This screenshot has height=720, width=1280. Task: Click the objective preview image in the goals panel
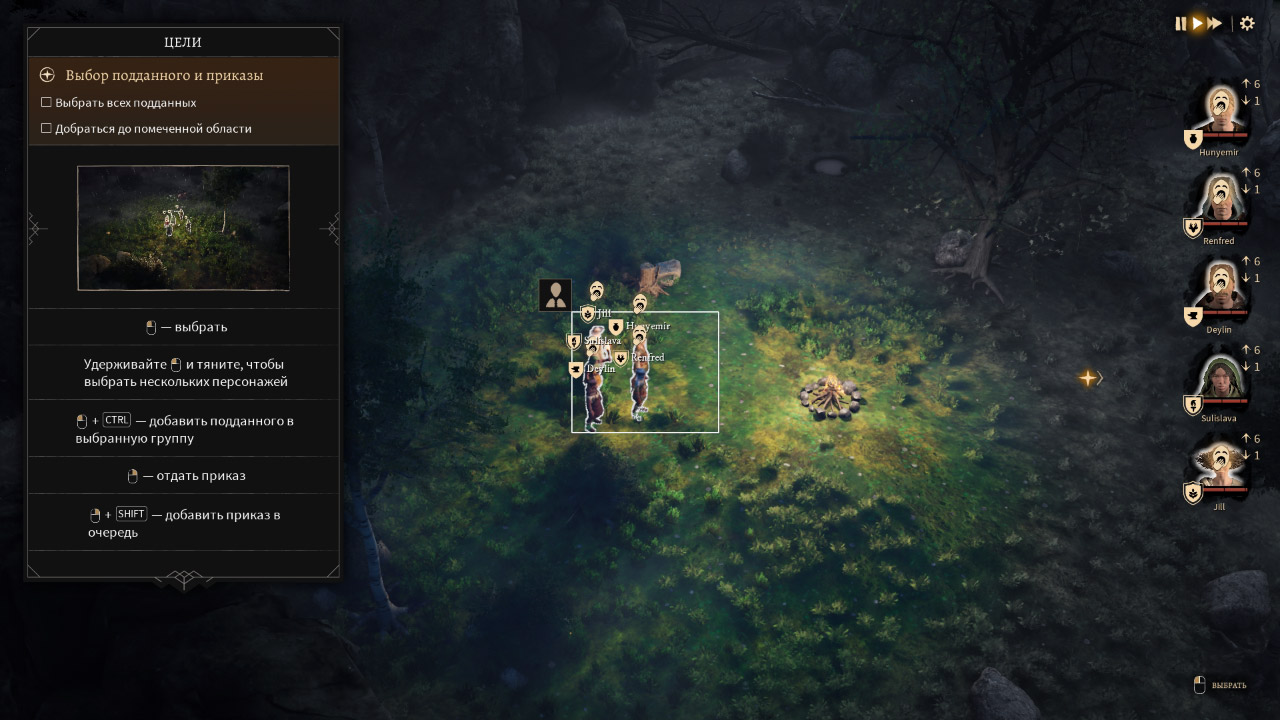[x=183, y=228]
